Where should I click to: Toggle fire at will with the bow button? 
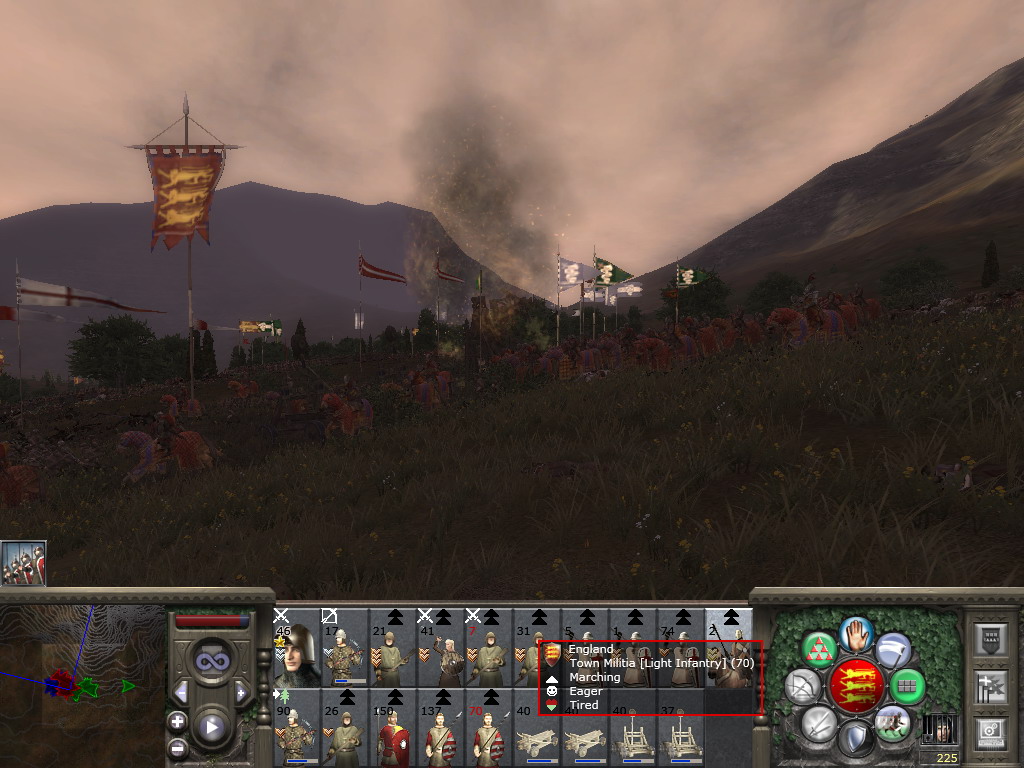pyautogui.click(x=803, y=686)
